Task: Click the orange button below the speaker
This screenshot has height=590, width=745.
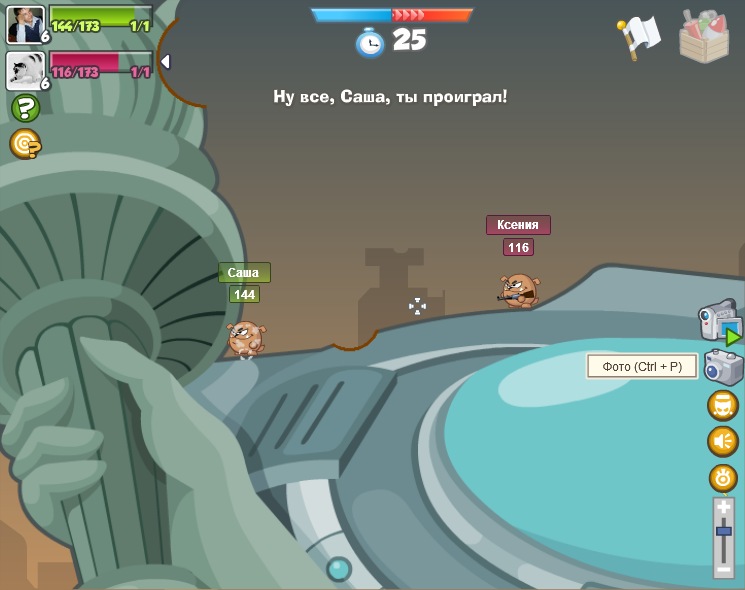Action: pyautogui.click(x=723, y=477)
